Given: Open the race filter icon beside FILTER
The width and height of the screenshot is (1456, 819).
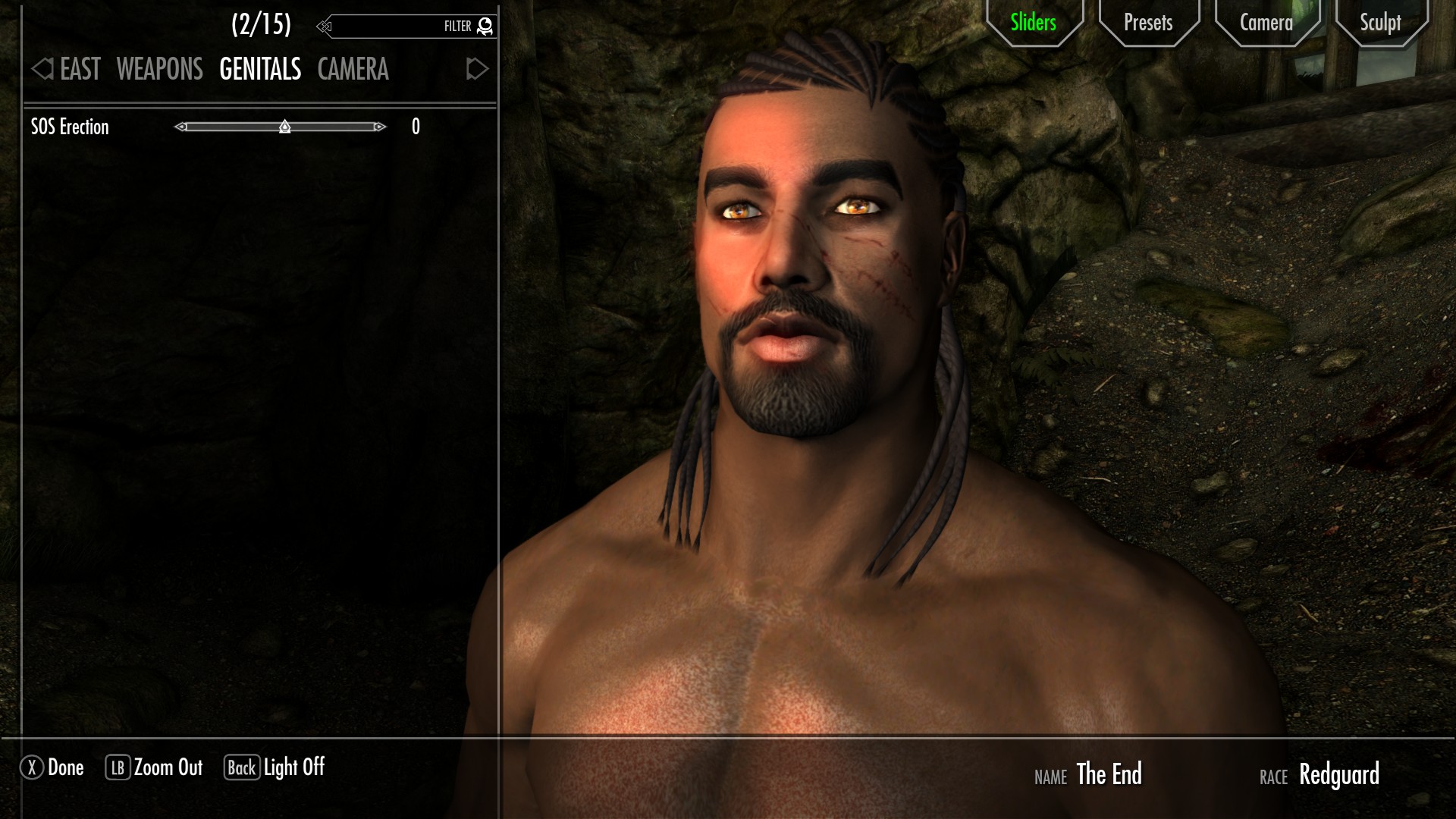Looking at the screenshot, I should point(484,25).
